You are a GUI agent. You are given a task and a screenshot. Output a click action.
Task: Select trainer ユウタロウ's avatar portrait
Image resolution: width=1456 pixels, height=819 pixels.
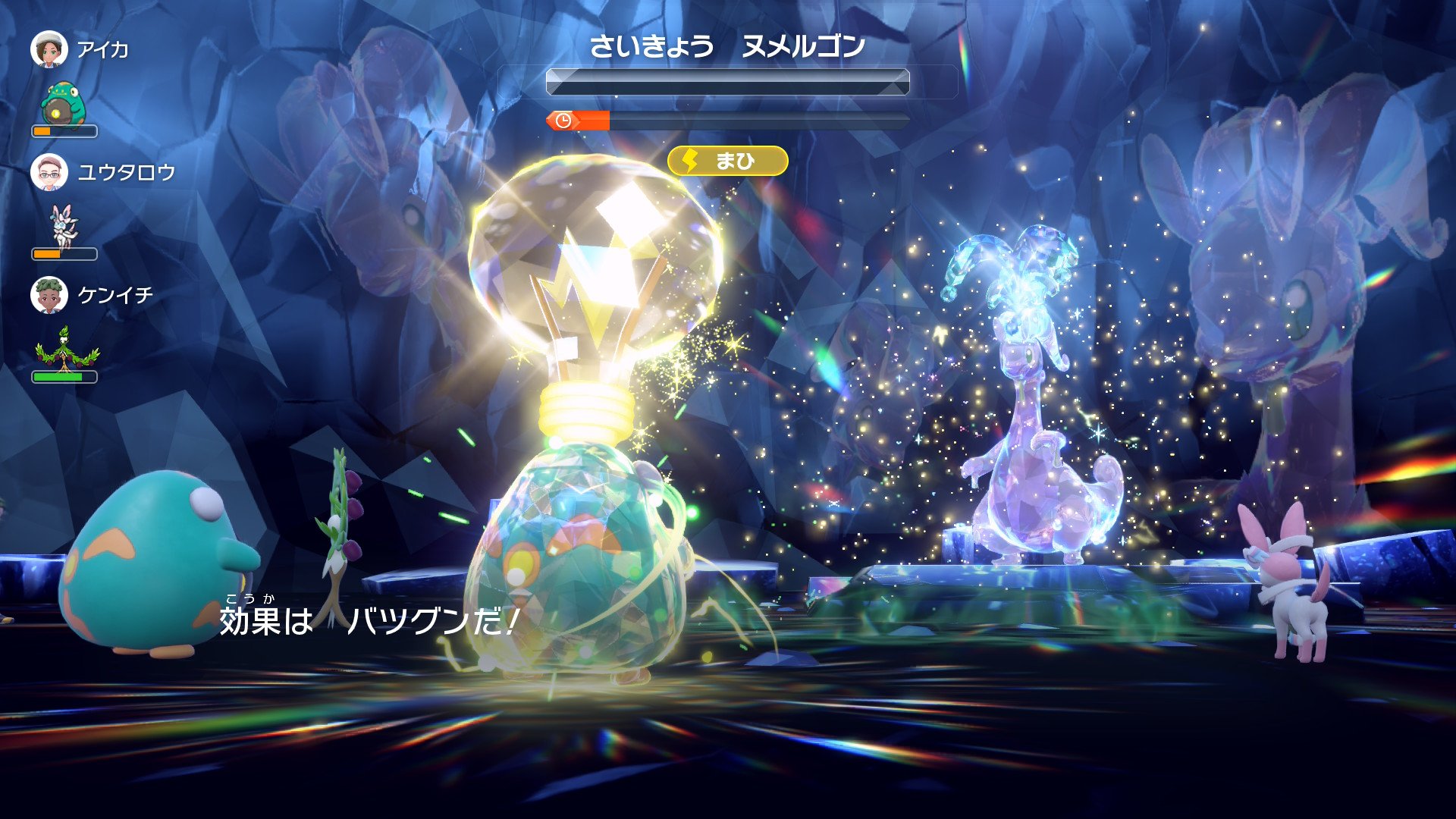click(x=49, y=172)
